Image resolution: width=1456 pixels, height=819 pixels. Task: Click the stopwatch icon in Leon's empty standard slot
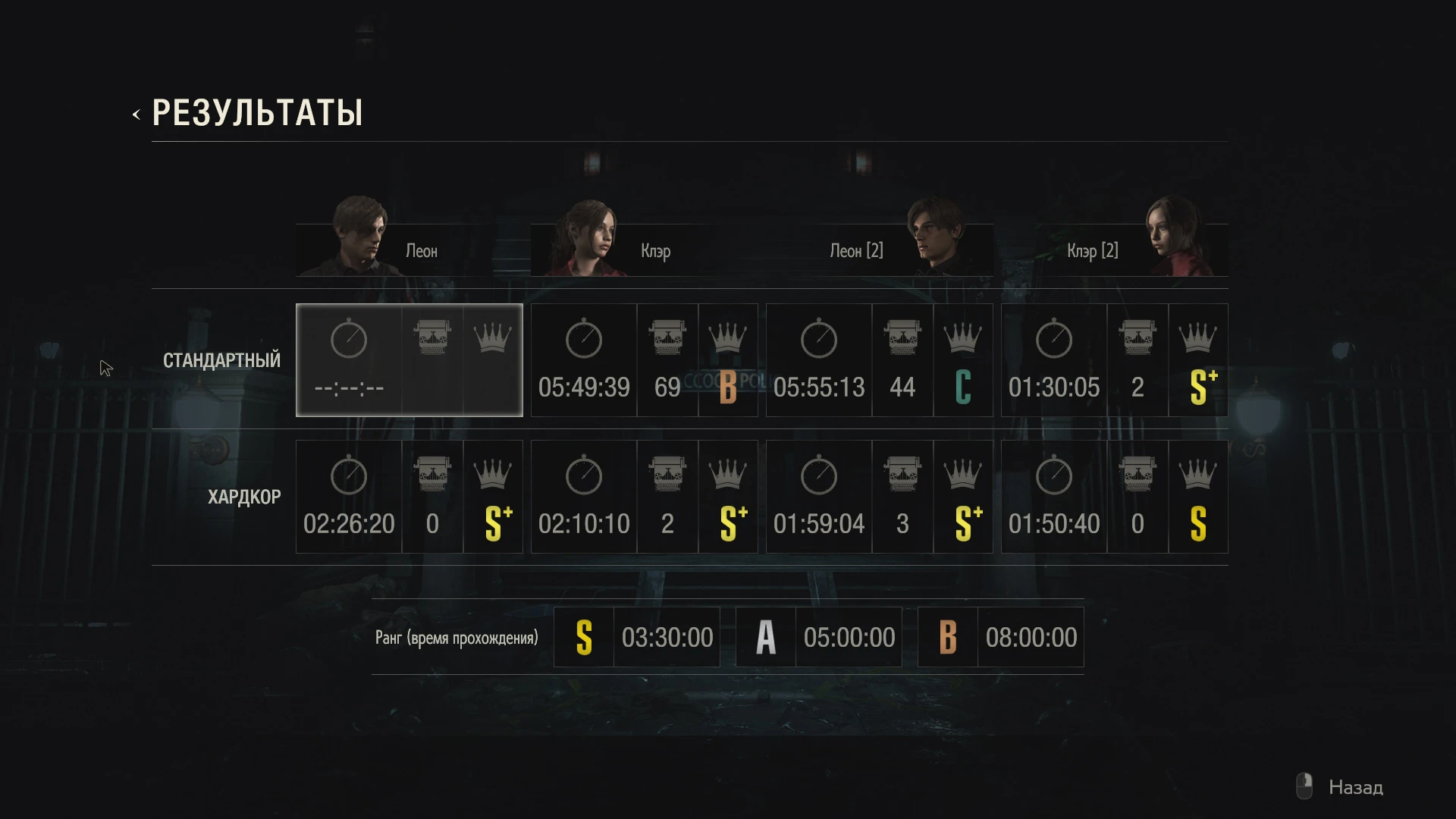click(x=350, y=339)
